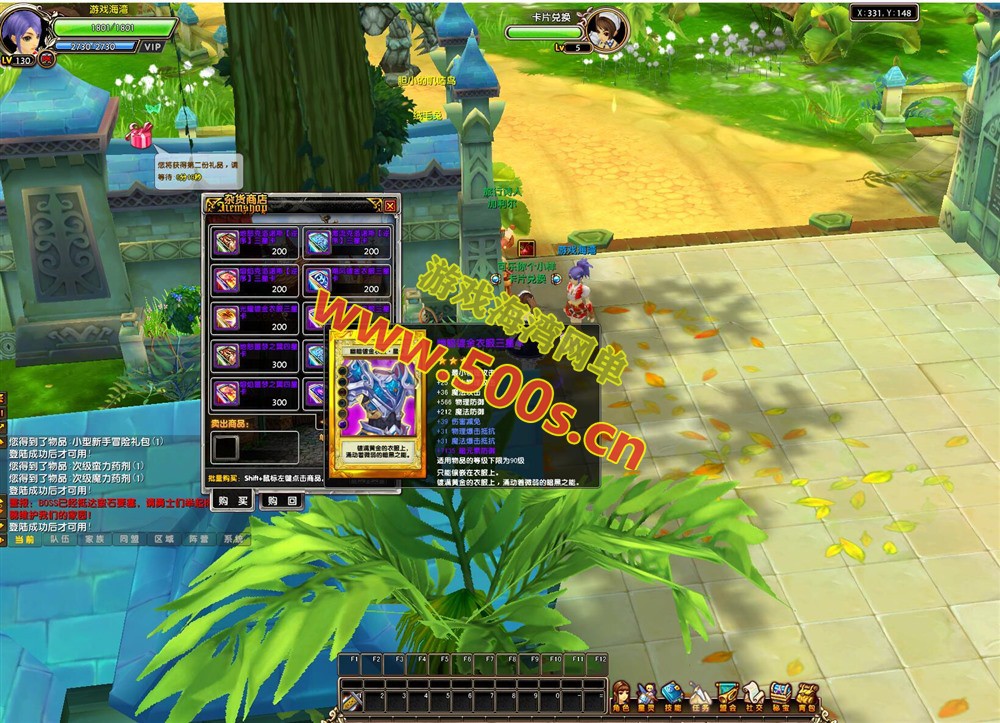Open the 角色 character menu
Viewport: 1000px width, 723px height.
(x=621, y=694)
